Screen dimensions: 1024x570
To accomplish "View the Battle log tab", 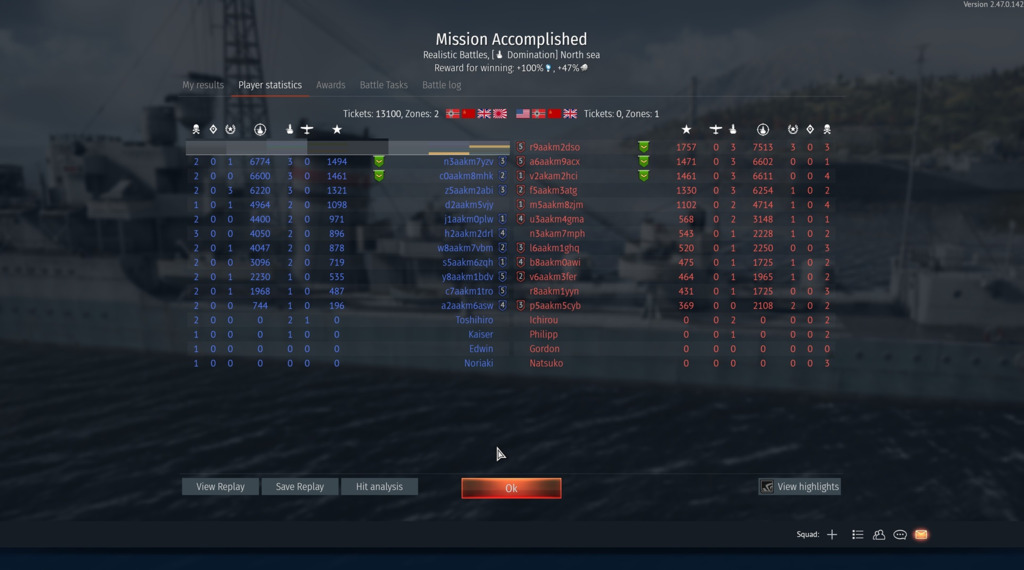I will click(x=442, y=85).
